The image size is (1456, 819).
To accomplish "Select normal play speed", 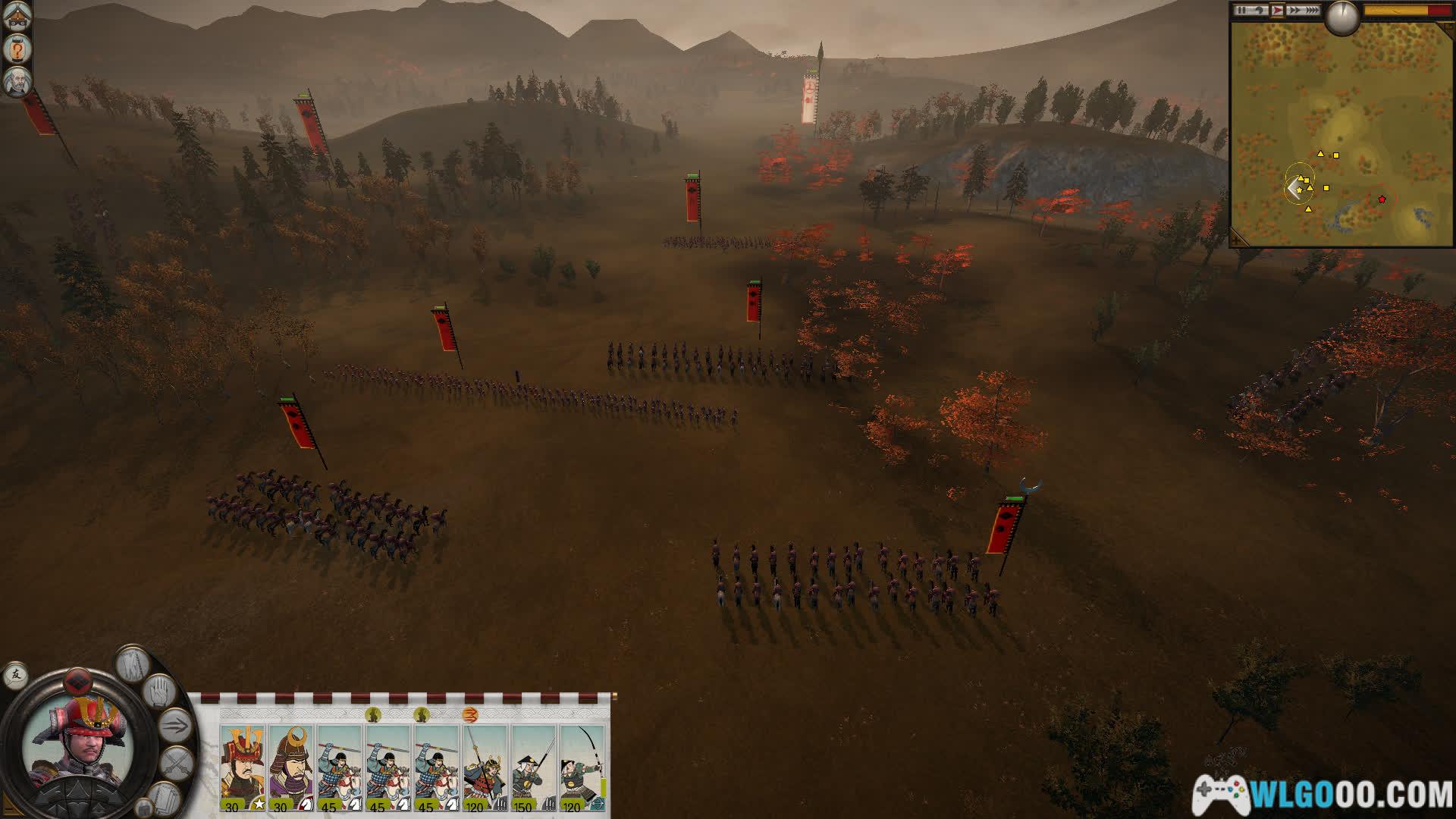I will (x=1278, y=11).
